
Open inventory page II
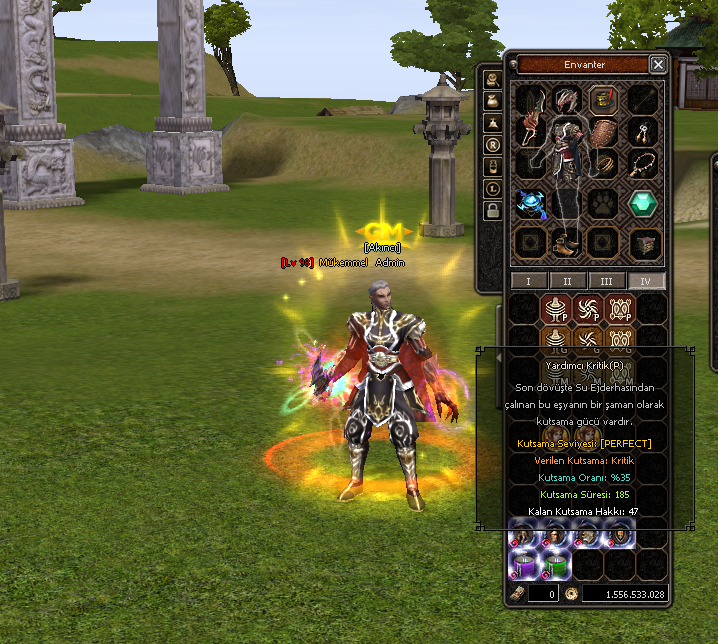tap(567, 281)
